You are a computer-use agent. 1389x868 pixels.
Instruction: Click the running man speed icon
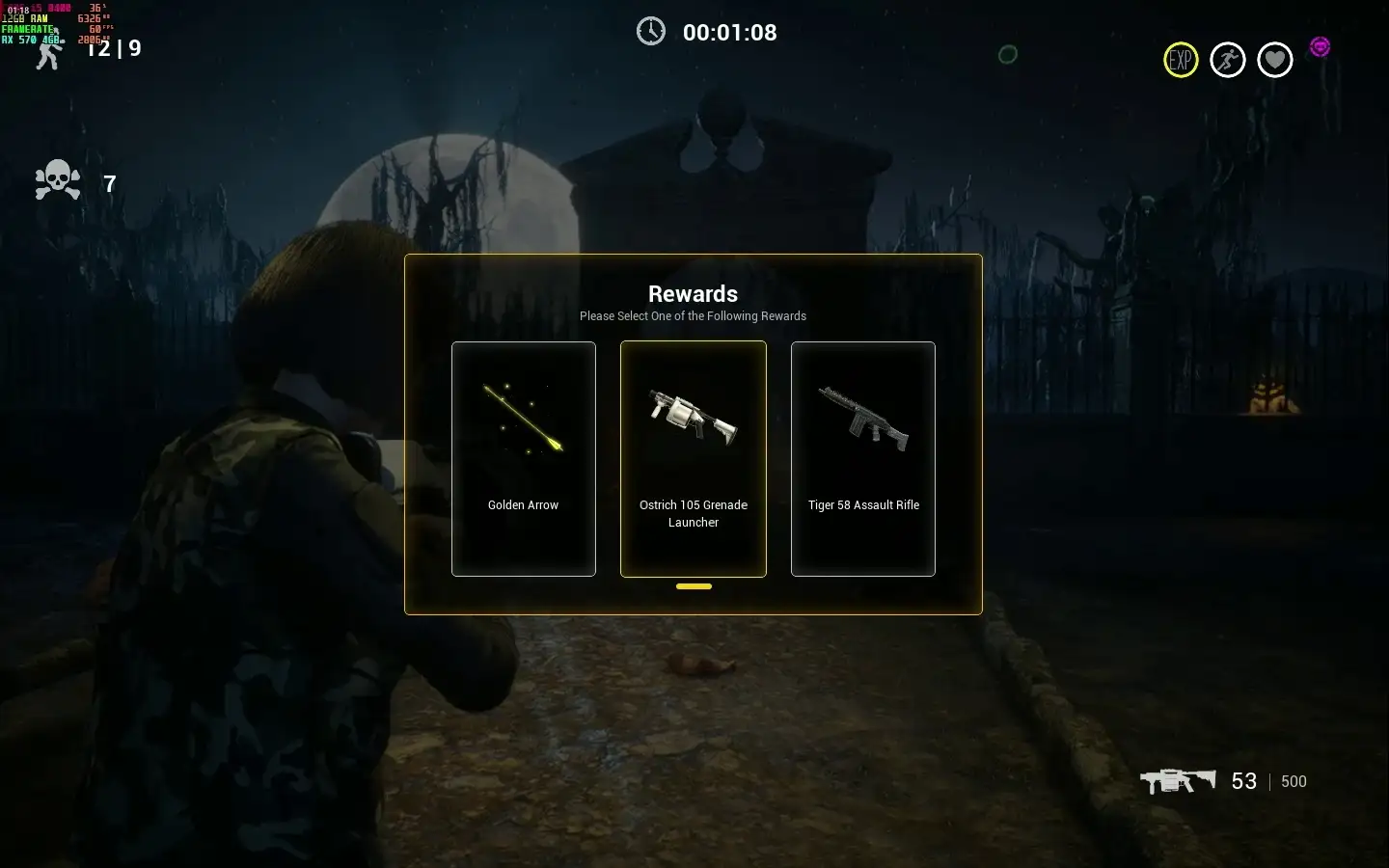[x=1228, y=60]
